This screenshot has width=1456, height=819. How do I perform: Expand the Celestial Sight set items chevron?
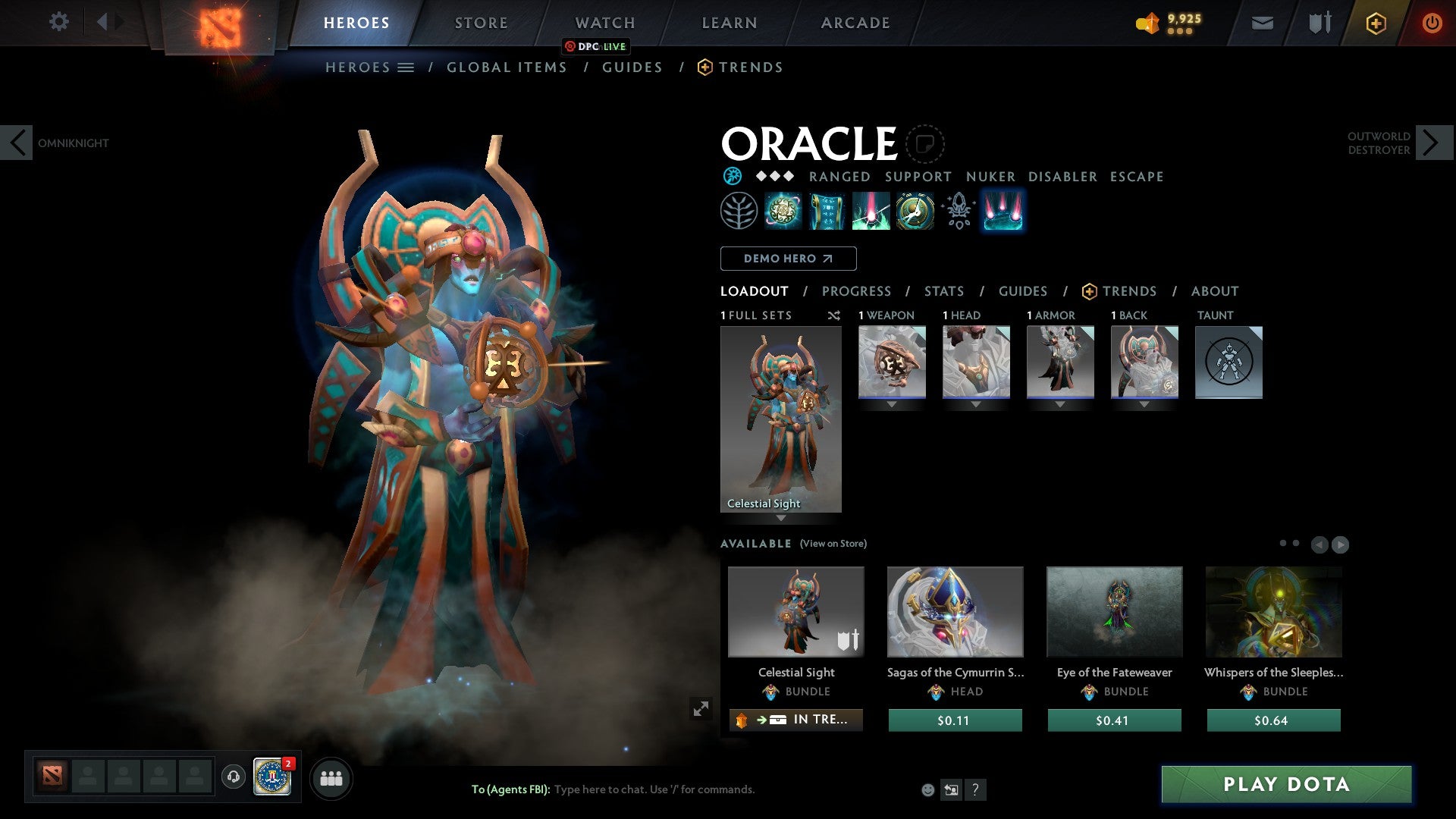pyautogui.click(x=781, y=519)
